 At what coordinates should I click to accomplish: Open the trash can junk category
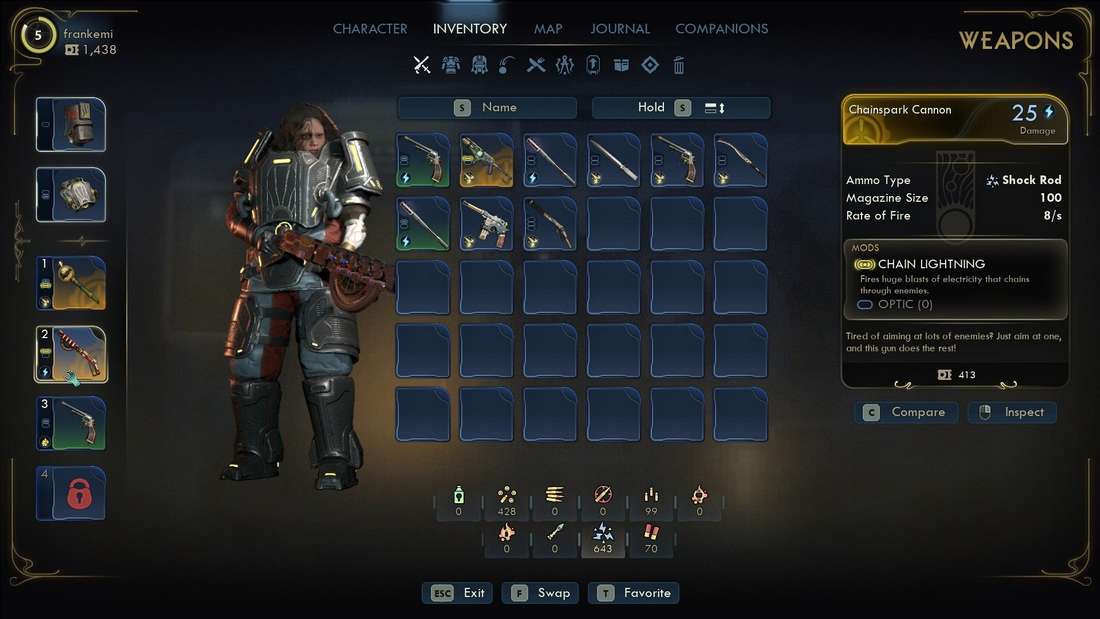[x=679, y=65]
